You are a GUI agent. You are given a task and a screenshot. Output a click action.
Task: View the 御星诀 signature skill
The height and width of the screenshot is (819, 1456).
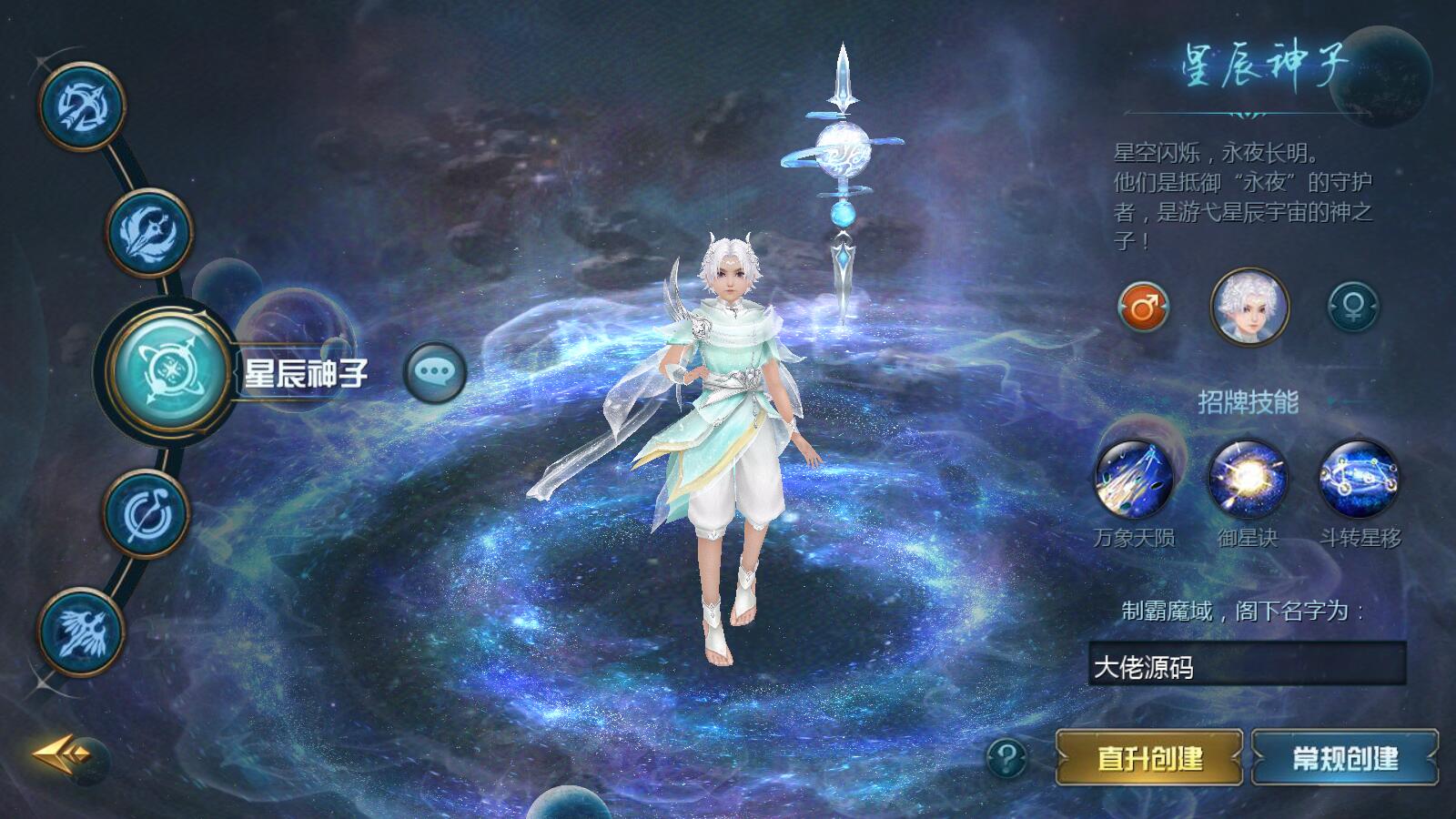[x=1247, y=480]
